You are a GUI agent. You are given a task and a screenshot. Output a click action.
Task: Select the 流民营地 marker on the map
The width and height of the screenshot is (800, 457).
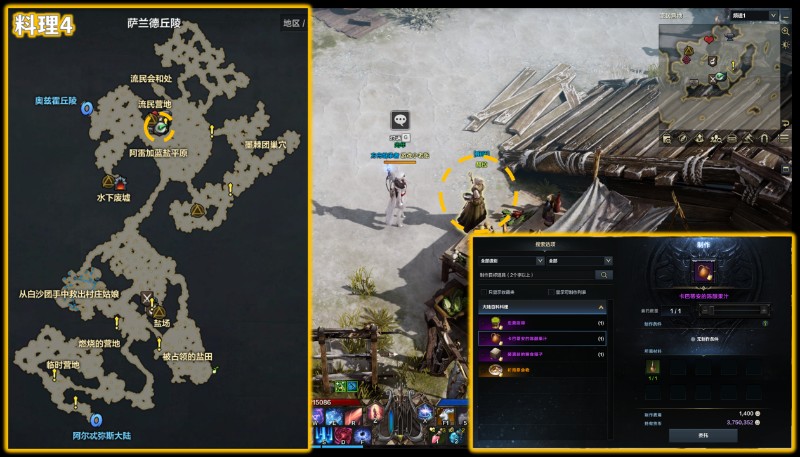159,125
